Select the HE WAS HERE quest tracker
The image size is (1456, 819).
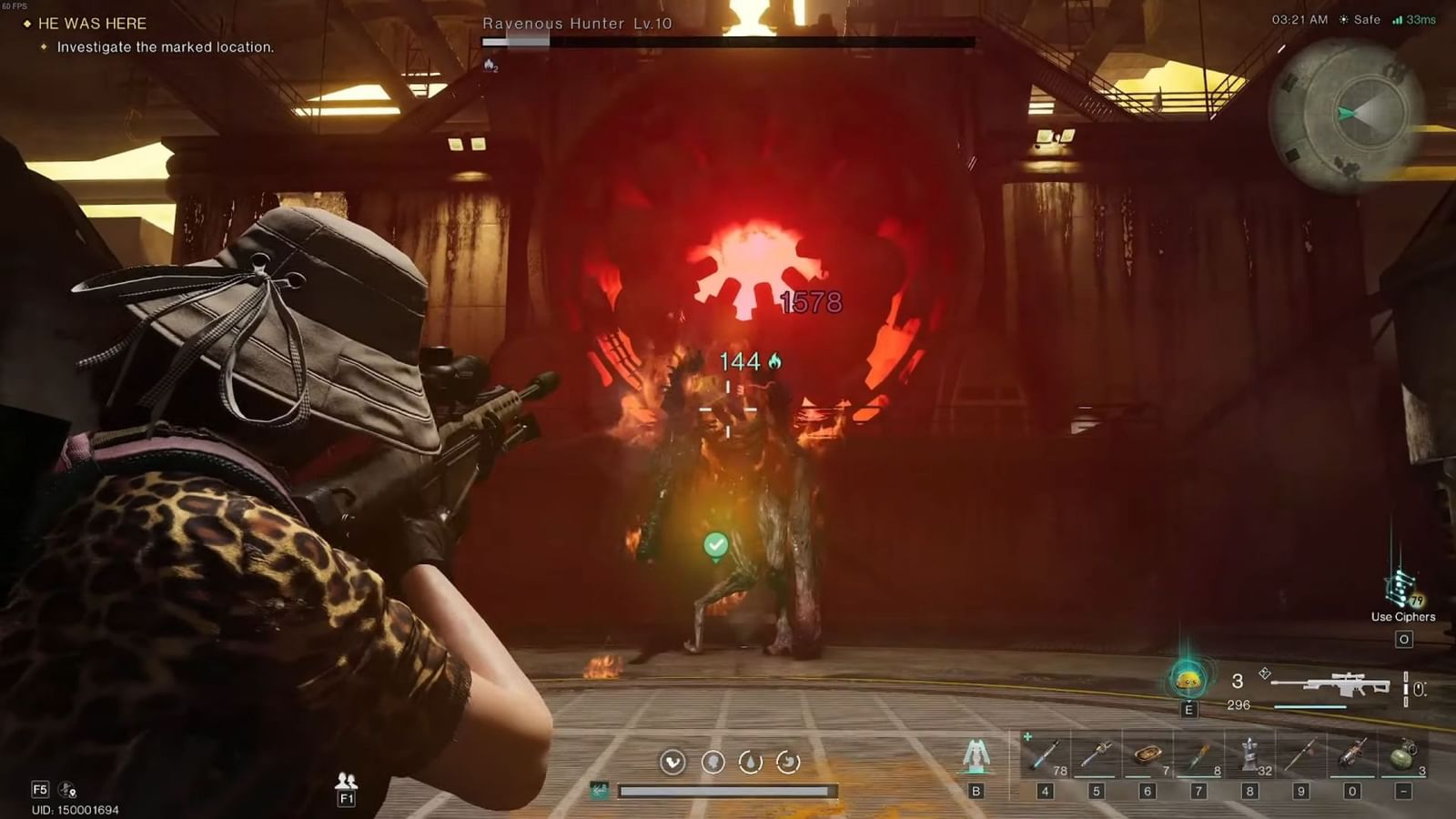tap(91, 24)
